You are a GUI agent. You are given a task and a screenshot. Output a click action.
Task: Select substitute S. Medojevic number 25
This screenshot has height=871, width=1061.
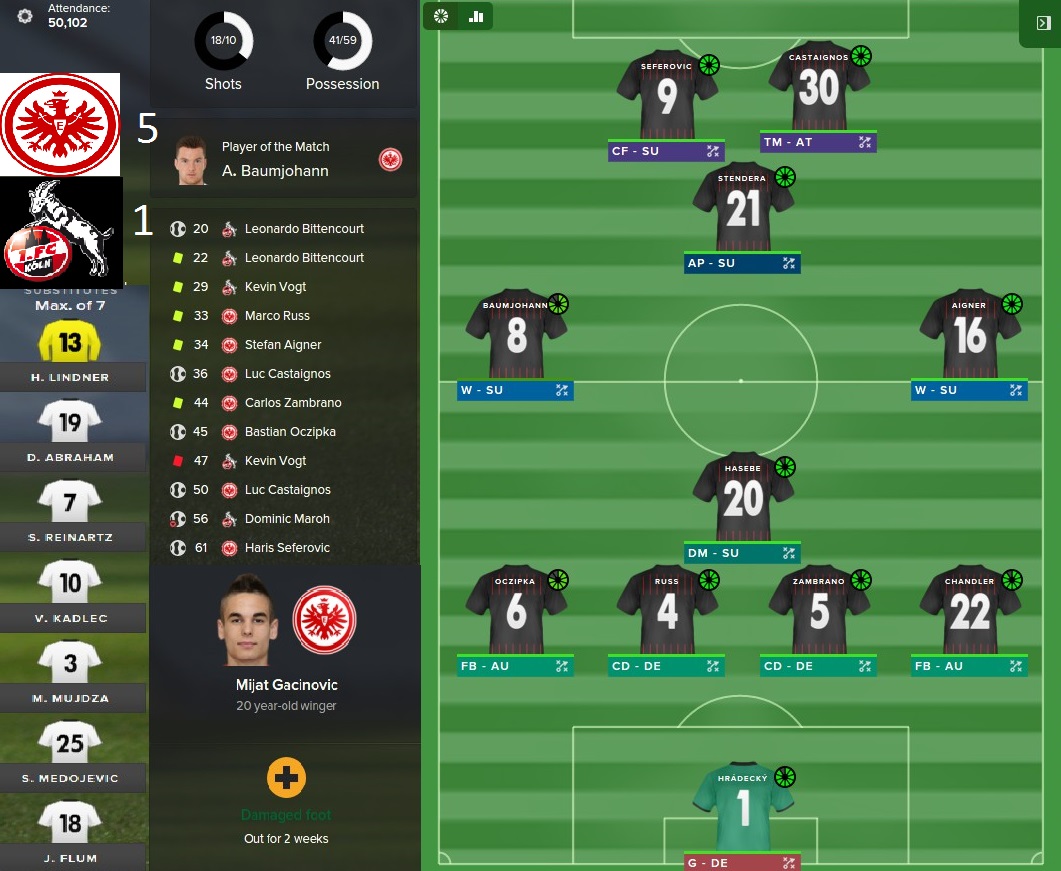(69, 742)
